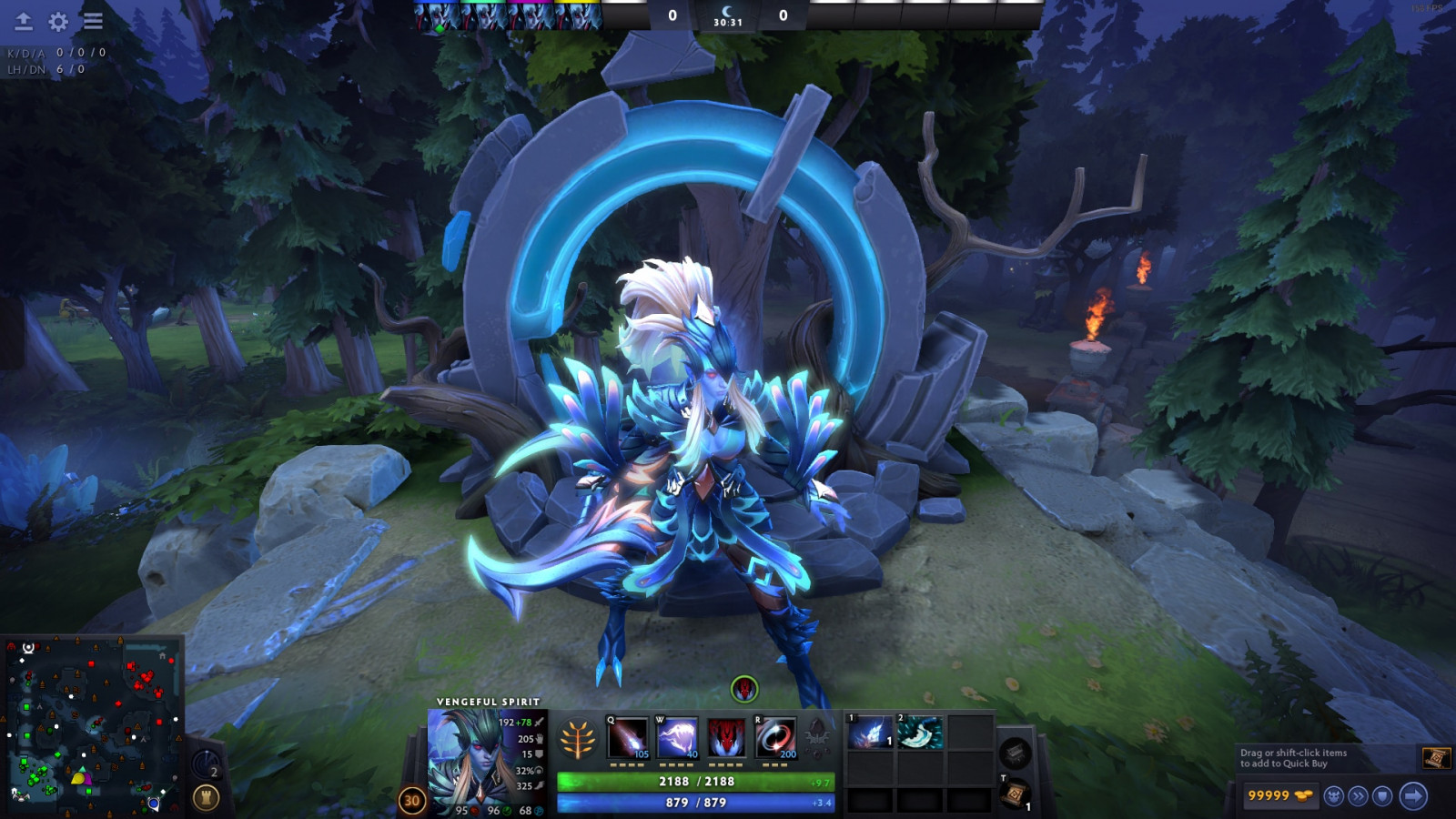Activate the courier shield button
Image resolution: width=1456 pixels, height=819 pixels.
click(1382, 796)
